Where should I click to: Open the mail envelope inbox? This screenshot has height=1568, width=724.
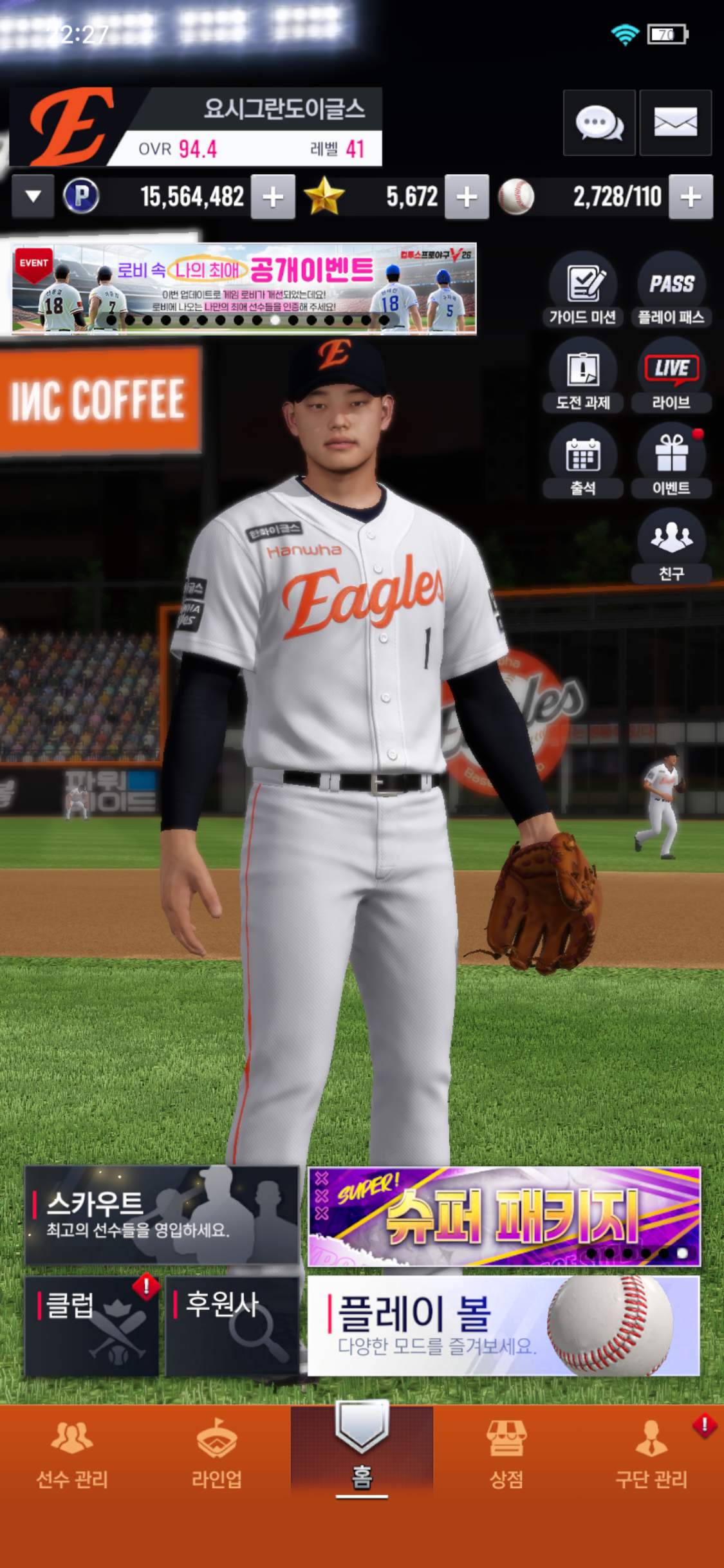(675, 122)
